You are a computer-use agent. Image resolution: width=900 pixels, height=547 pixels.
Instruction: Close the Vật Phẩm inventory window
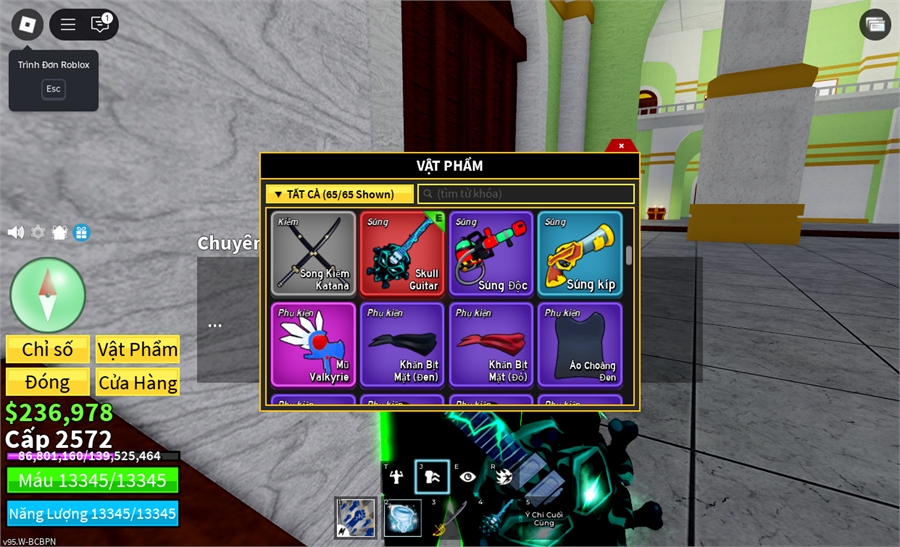pos(621,146)
